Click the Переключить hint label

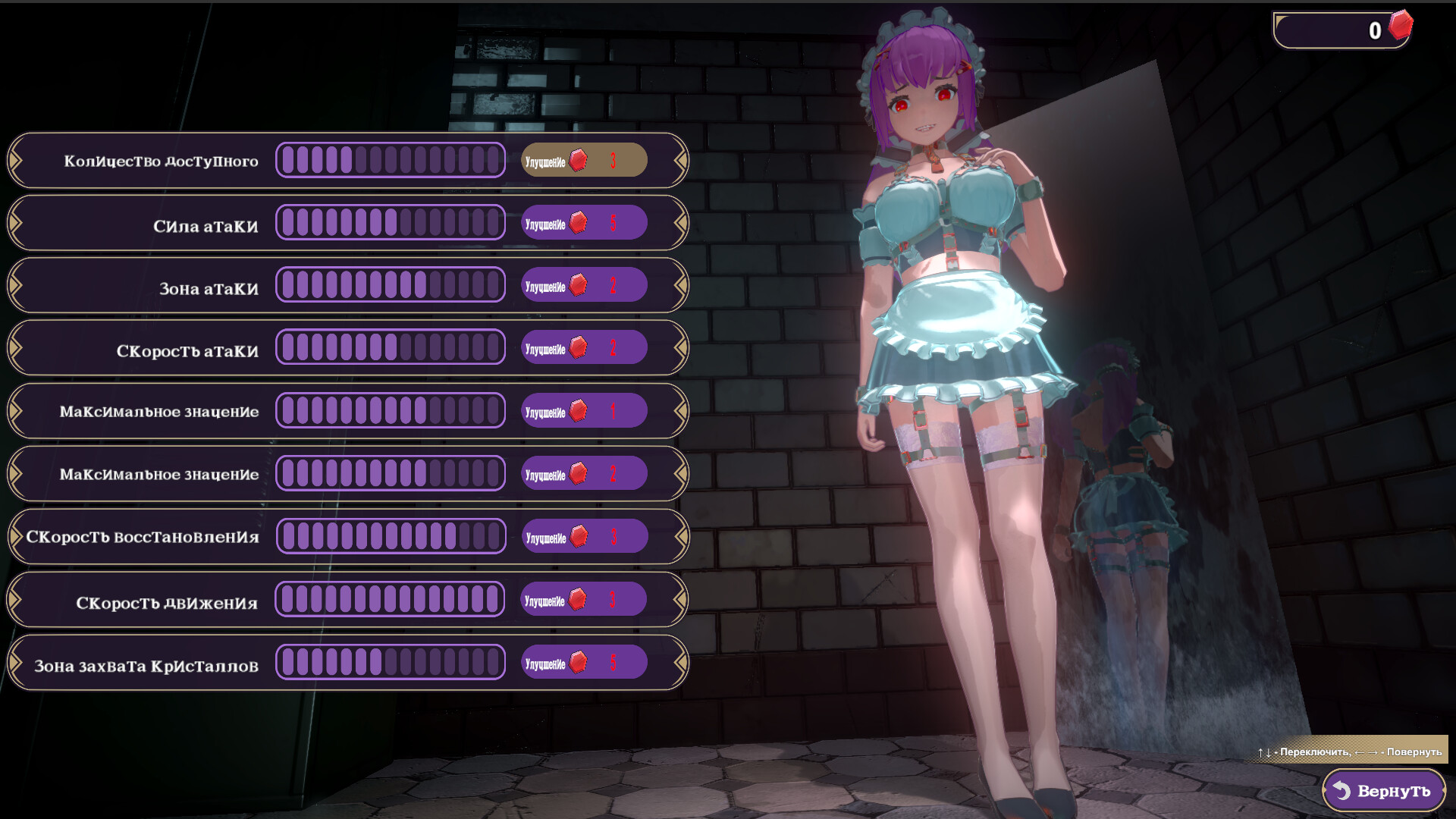point(1316,752)
